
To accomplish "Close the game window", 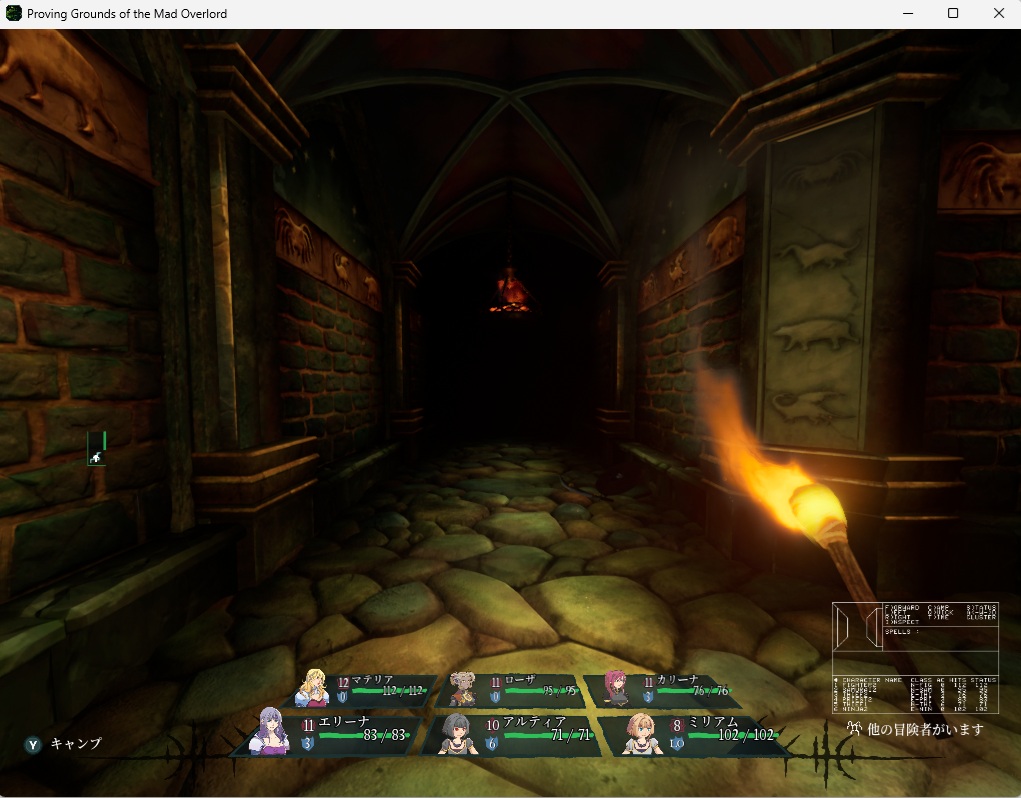I will tap(998, 14).
